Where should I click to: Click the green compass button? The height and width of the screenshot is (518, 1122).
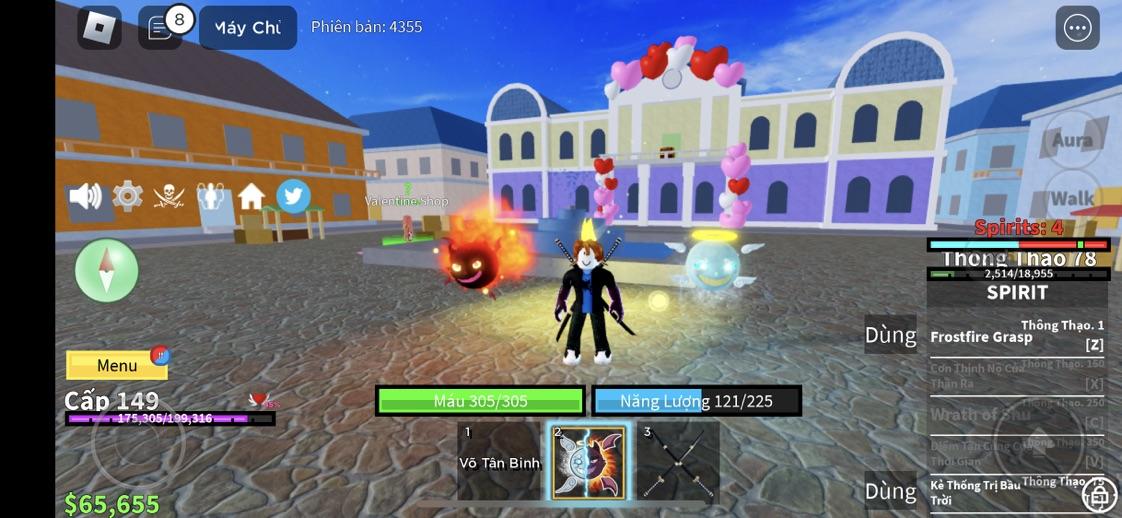[106, 270]
